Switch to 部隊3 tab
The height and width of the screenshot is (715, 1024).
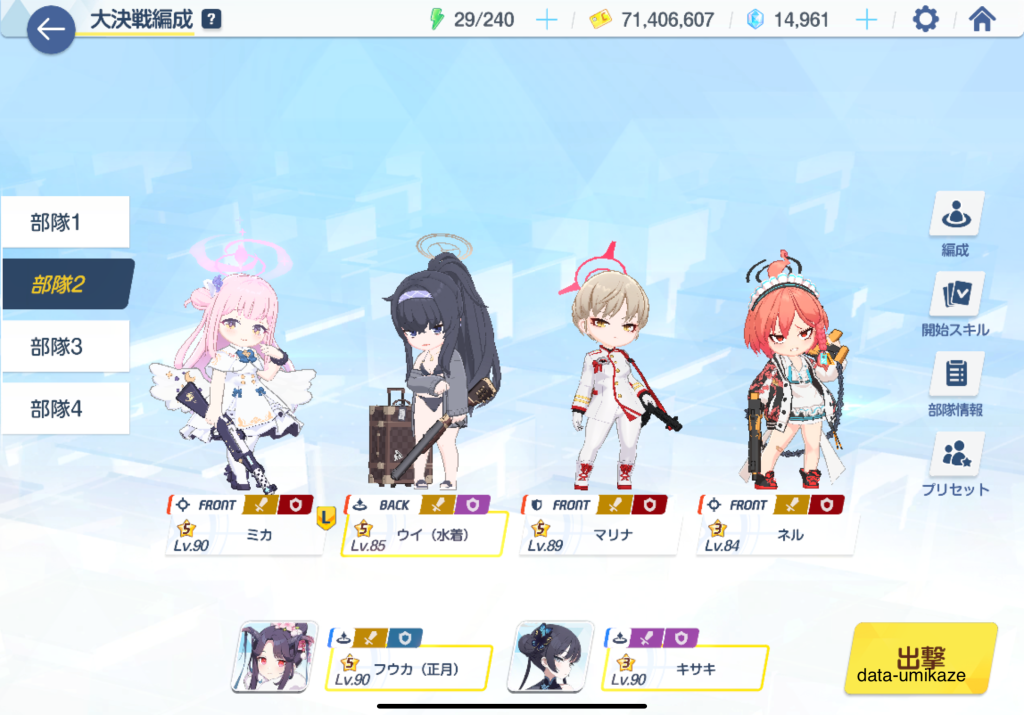tap(66, 347)
